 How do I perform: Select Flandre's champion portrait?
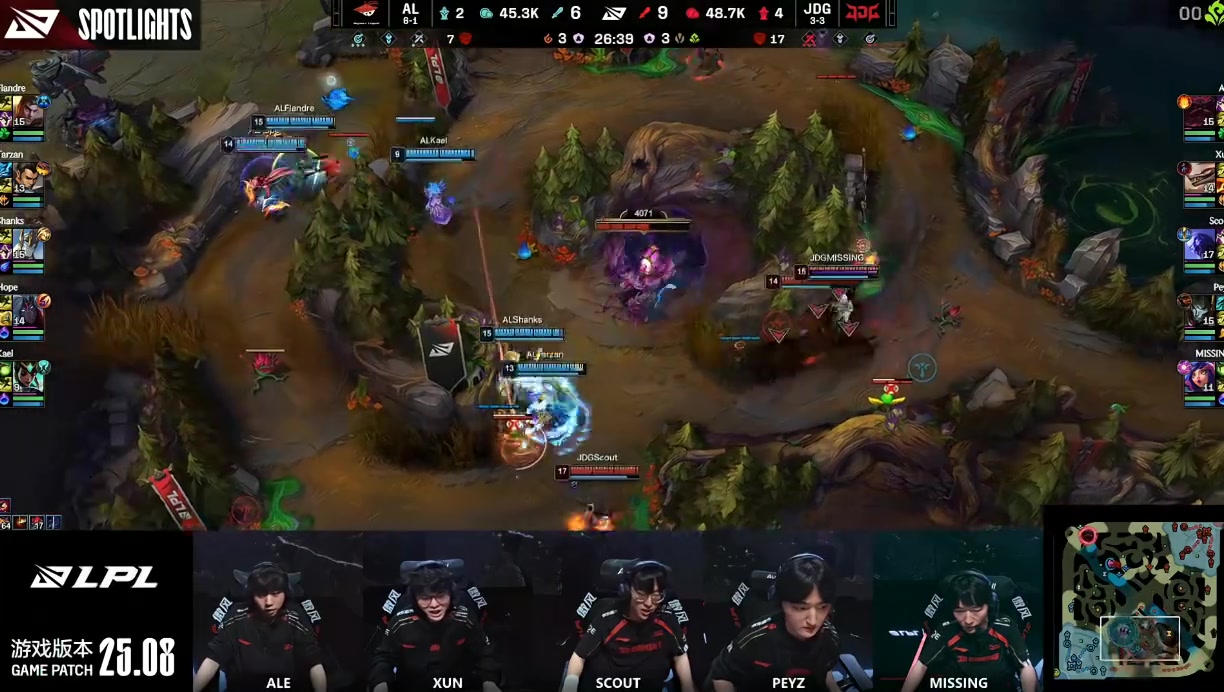[29, 111]
